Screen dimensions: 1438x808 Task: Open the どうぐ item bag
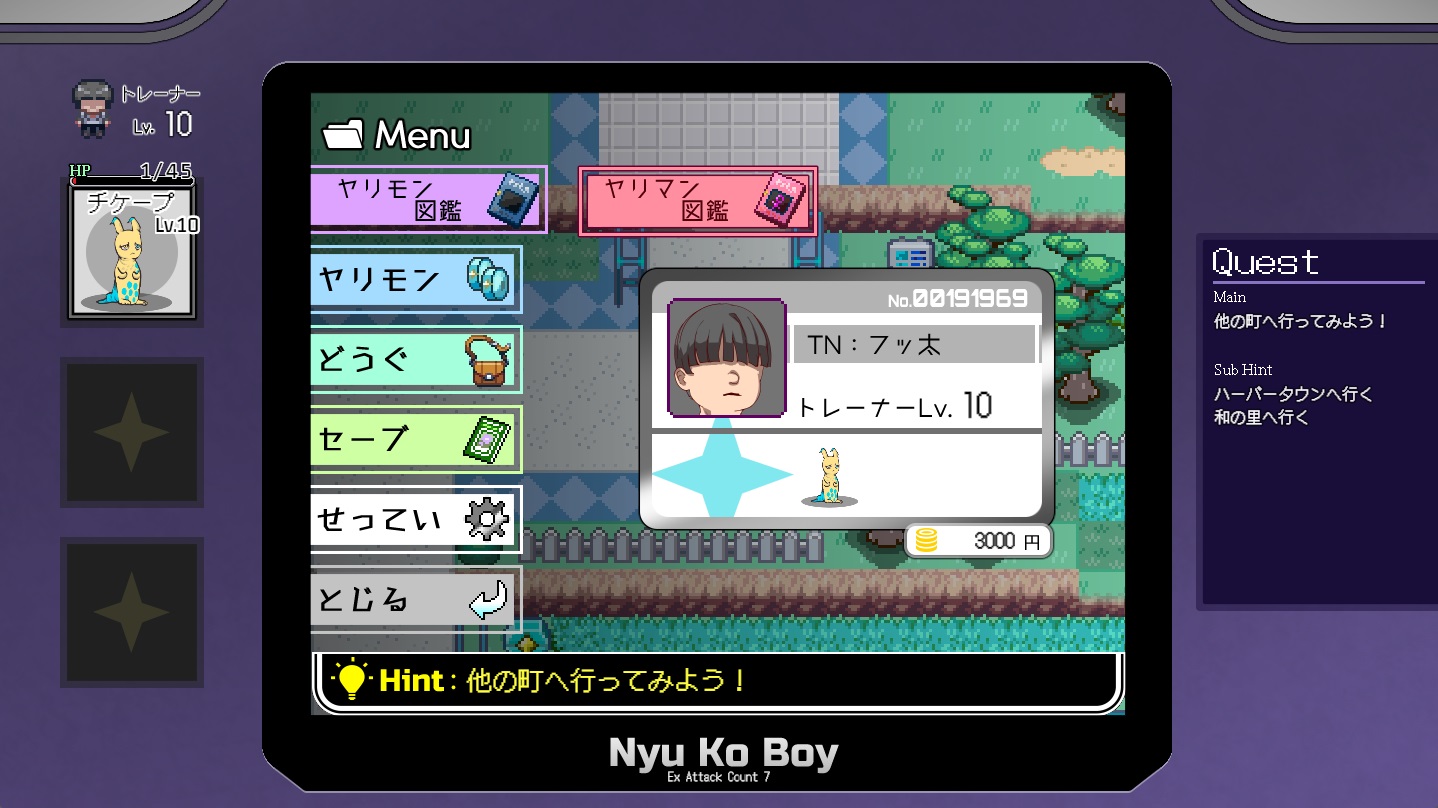click(416, 359)
